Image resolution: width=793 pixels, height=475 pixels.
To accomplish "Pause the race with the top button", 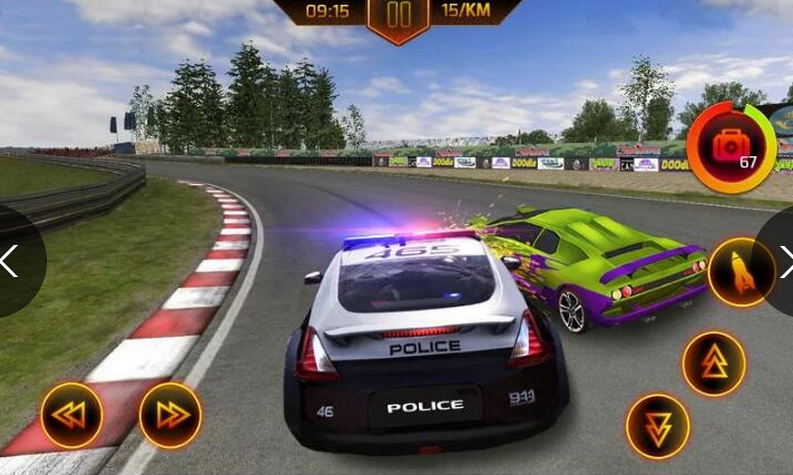I will (398, 15).
